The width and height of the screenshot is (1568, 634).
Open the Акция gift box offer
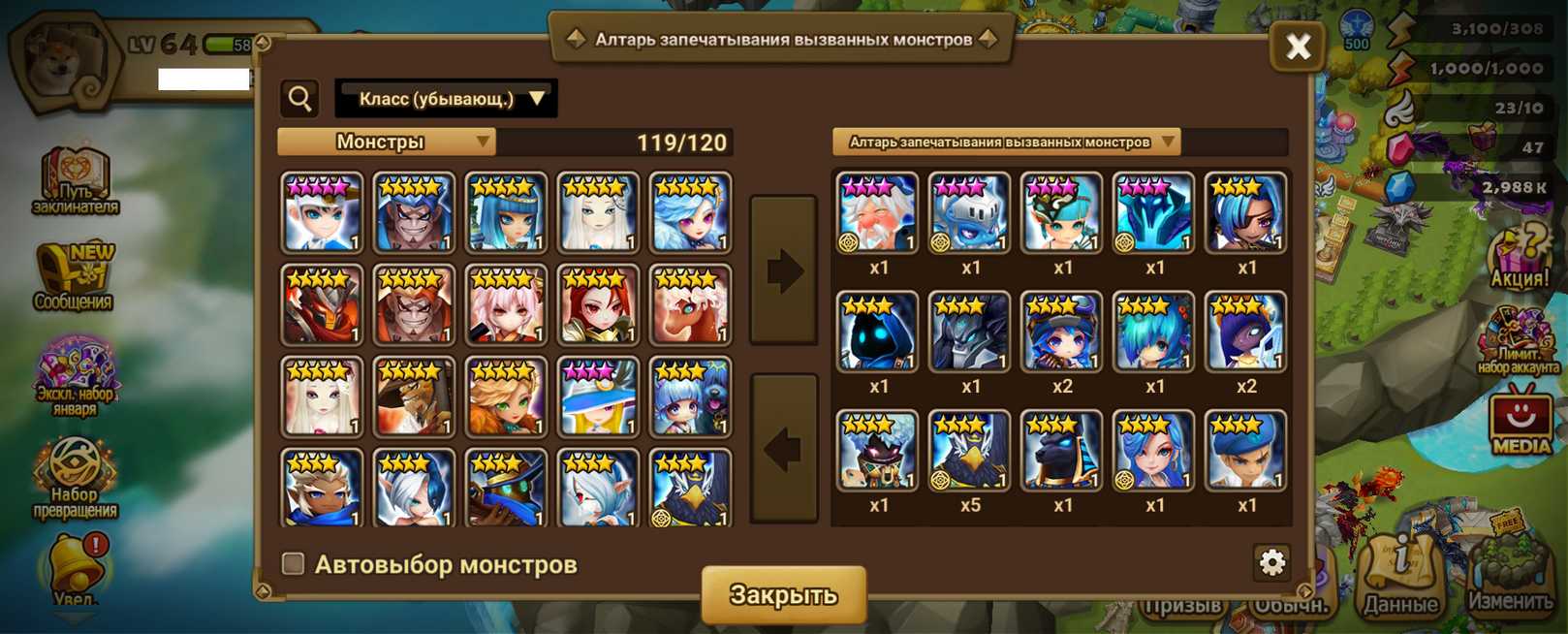click(1520, 257)
